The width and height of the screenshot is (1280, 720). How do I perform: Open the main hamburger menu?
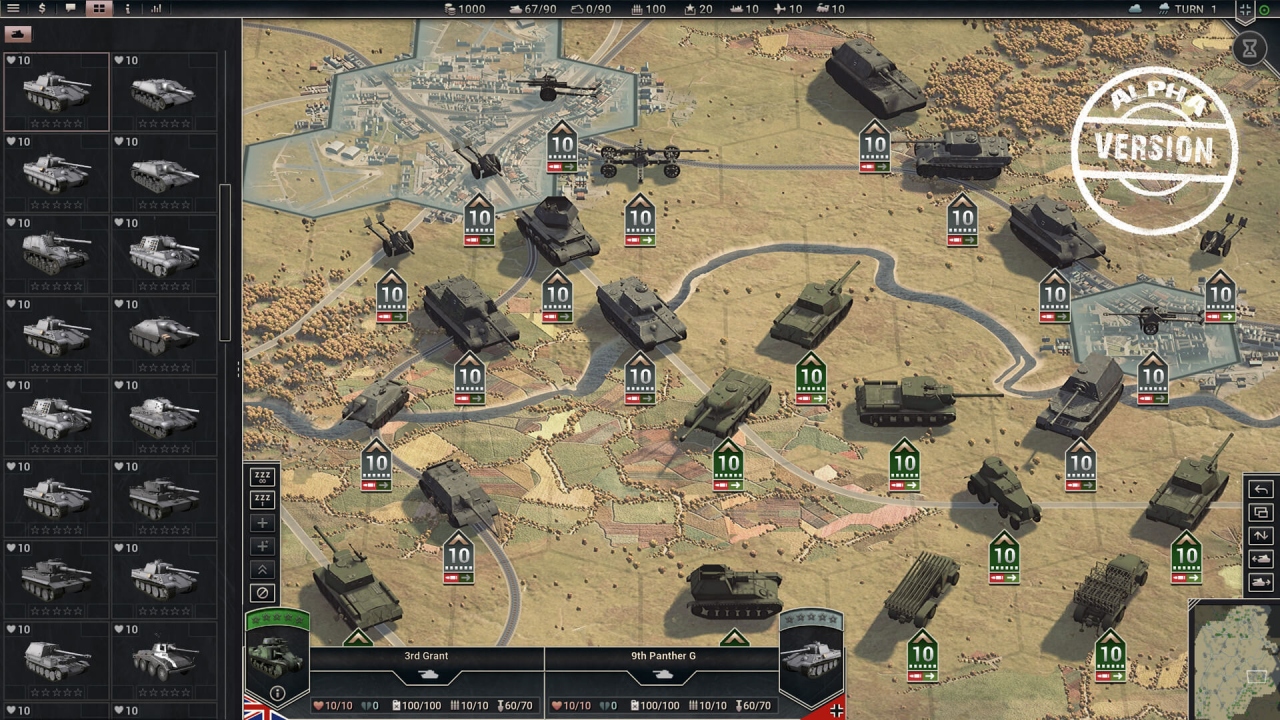pos(14,8)
